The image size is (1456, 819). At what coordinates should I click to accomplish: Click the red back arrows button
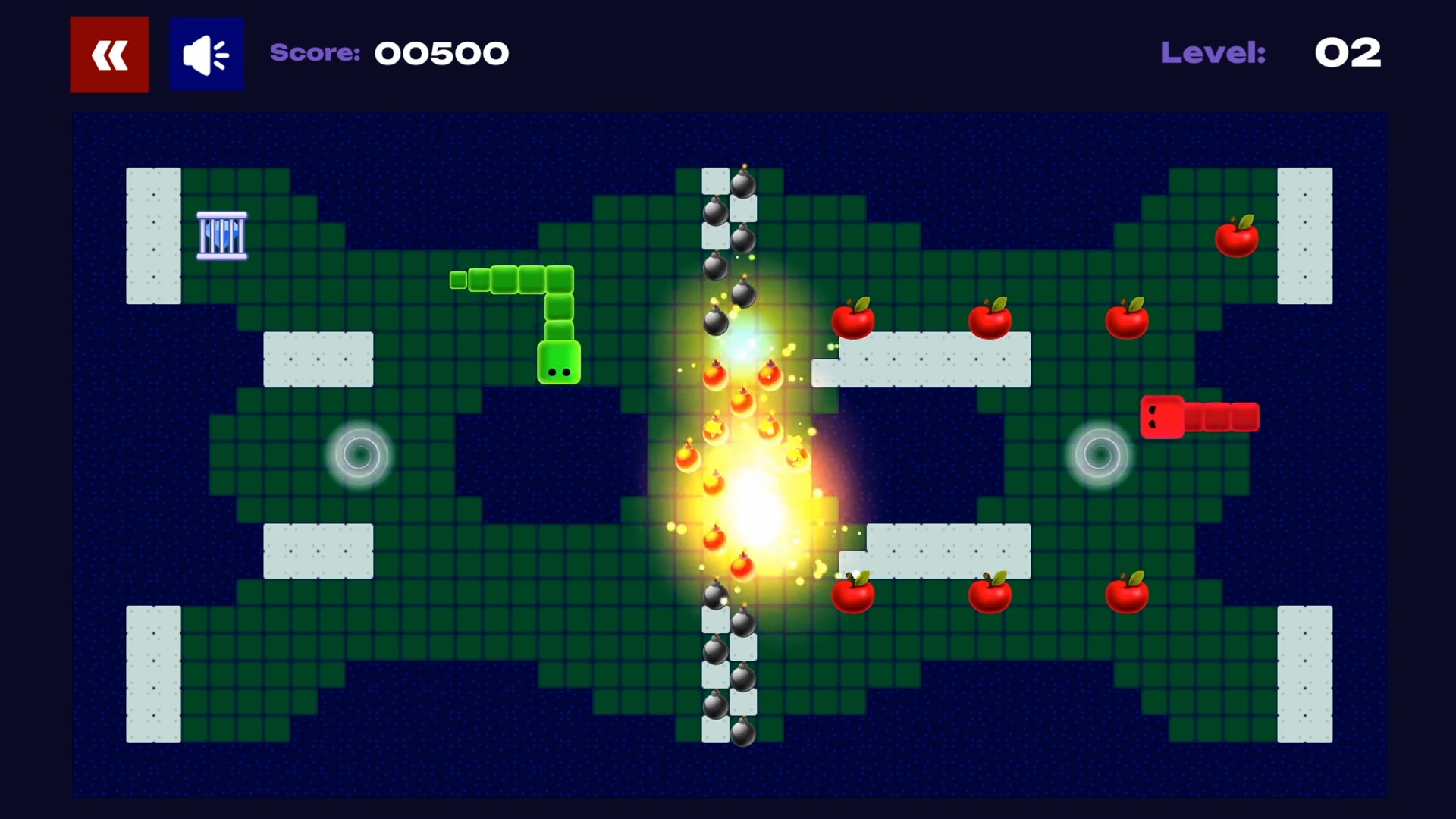click(x=108, y=53)
